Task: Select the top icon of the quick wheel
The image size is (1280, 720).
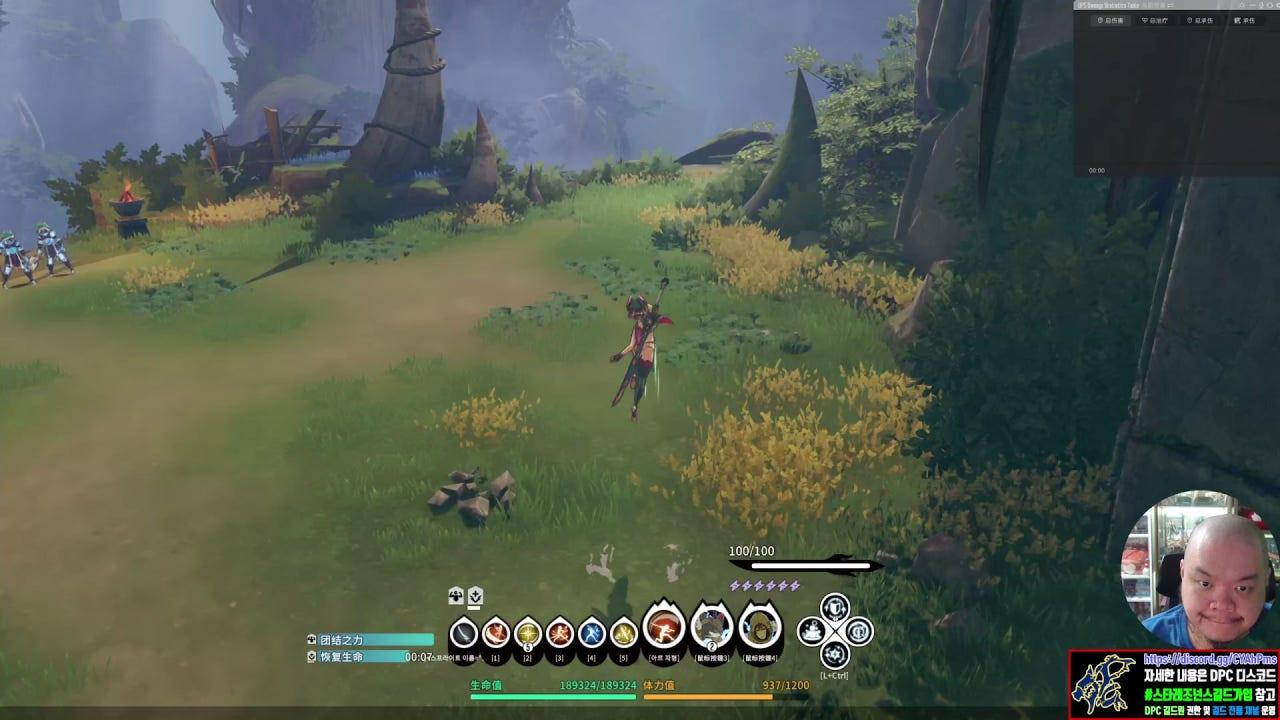Action: point(835,607)
